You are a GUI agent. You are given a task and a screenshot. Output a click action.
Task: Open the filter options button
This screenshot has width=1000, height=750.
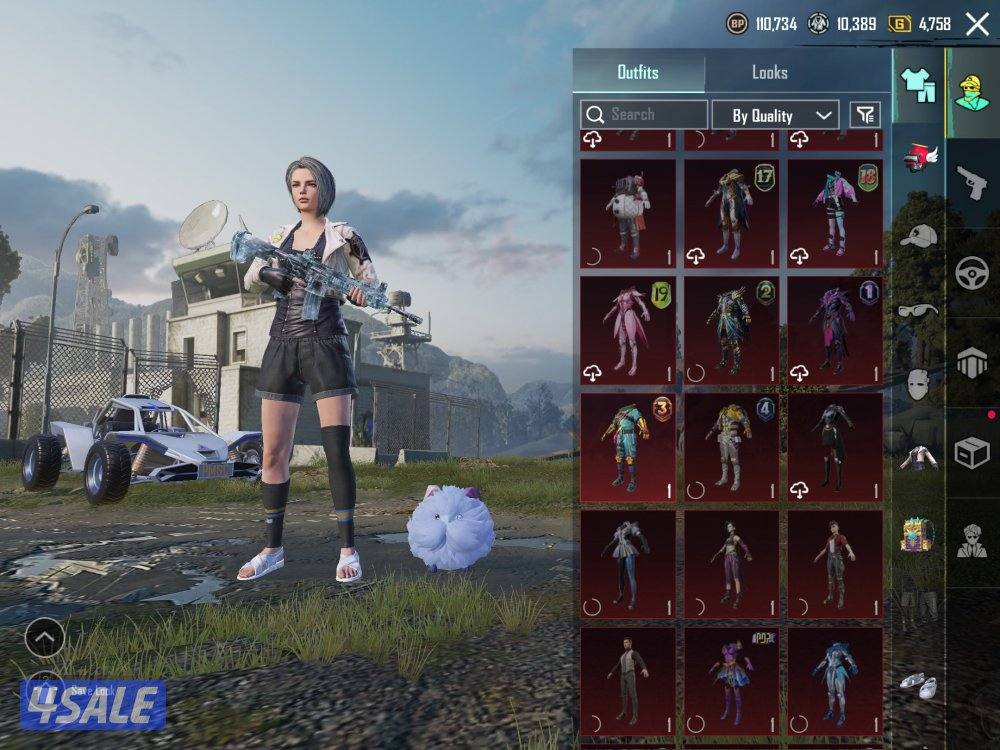tap(865, 115)
